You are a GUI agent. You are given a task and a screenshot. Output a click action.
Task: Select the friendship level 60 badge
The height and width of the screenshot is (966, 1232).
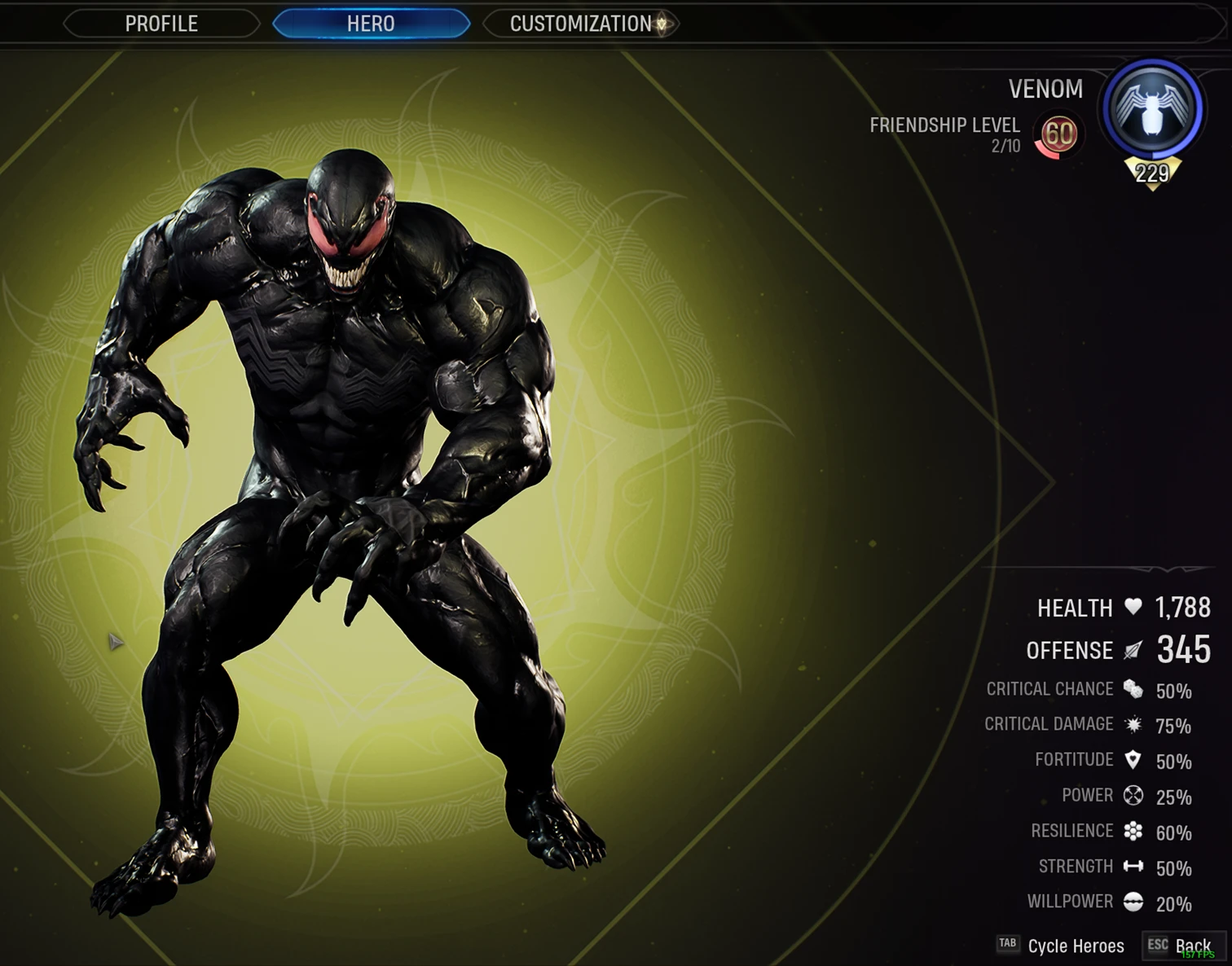coord(1058,134)
